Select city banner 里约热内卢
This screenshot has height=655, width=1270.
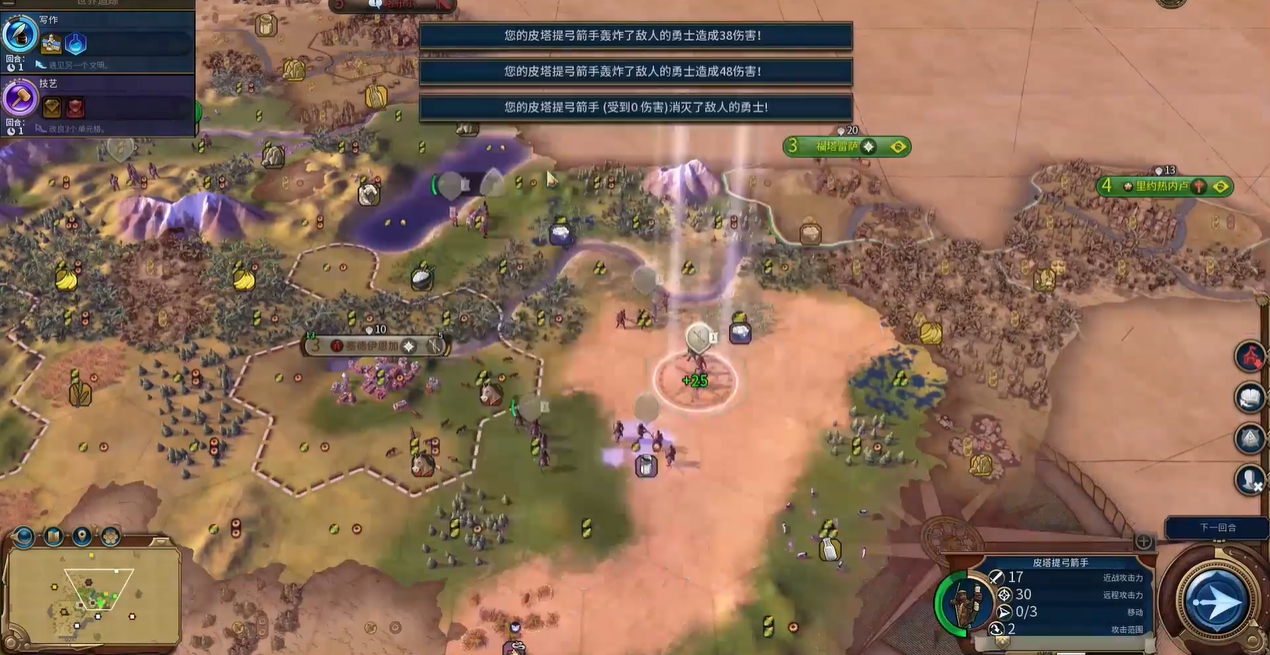coord(1164,186)
